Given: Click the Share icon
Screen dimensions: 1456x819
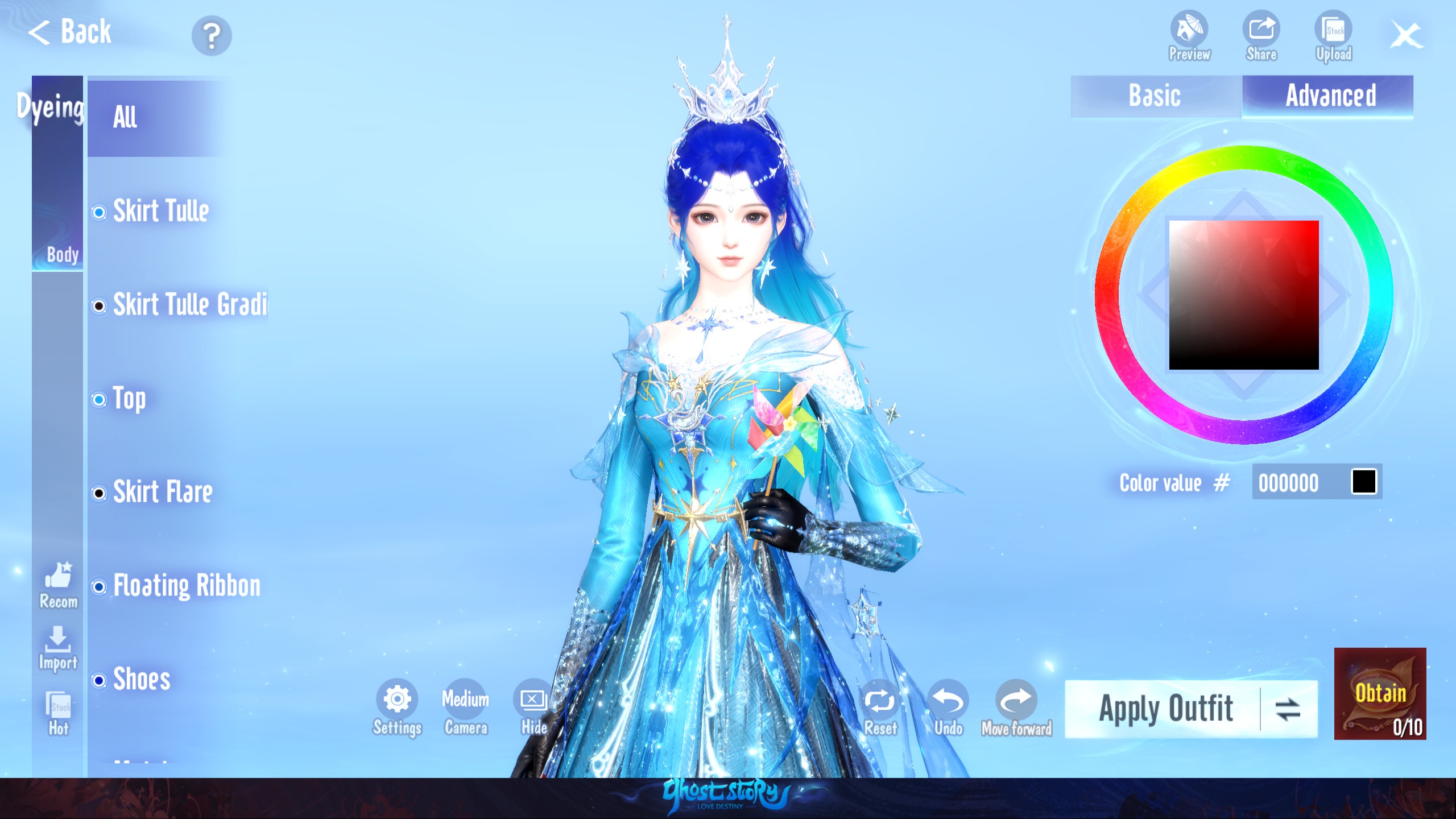Looking at the screenshot, I should (1261, 31).
